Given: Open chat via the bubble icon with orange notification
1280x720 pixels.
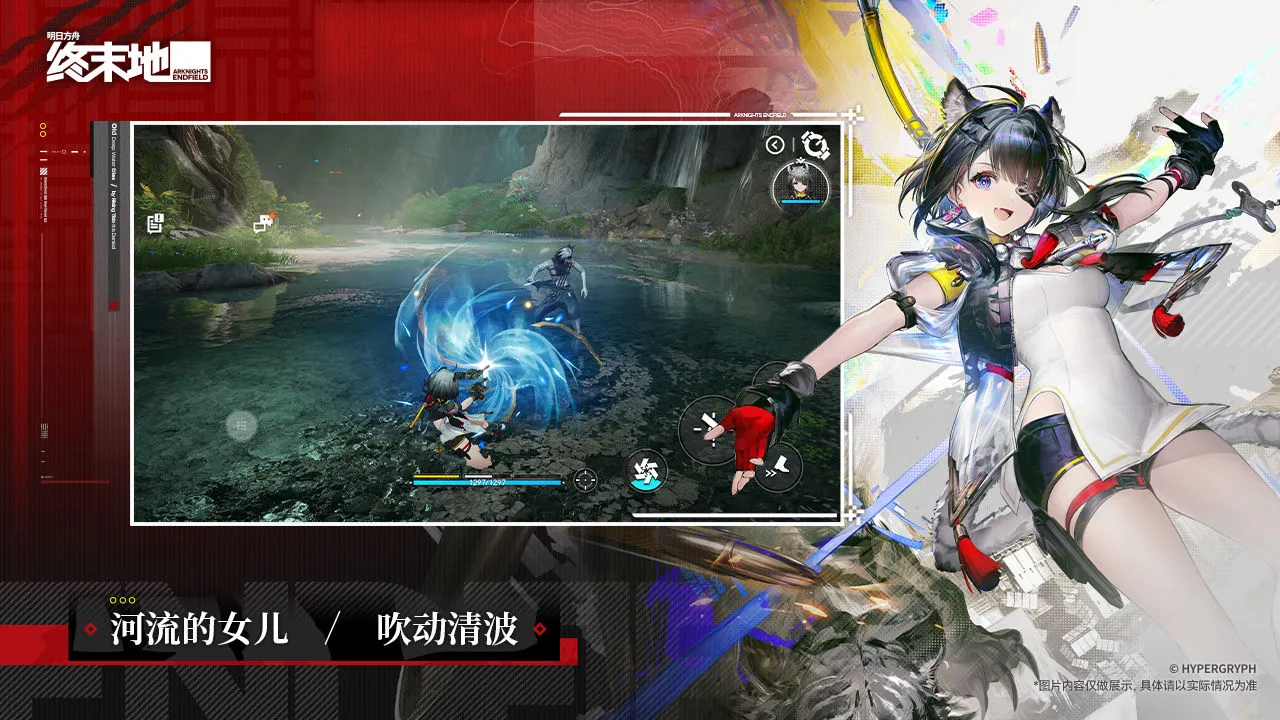Looking at the screenshot, I should coord(263,222).
